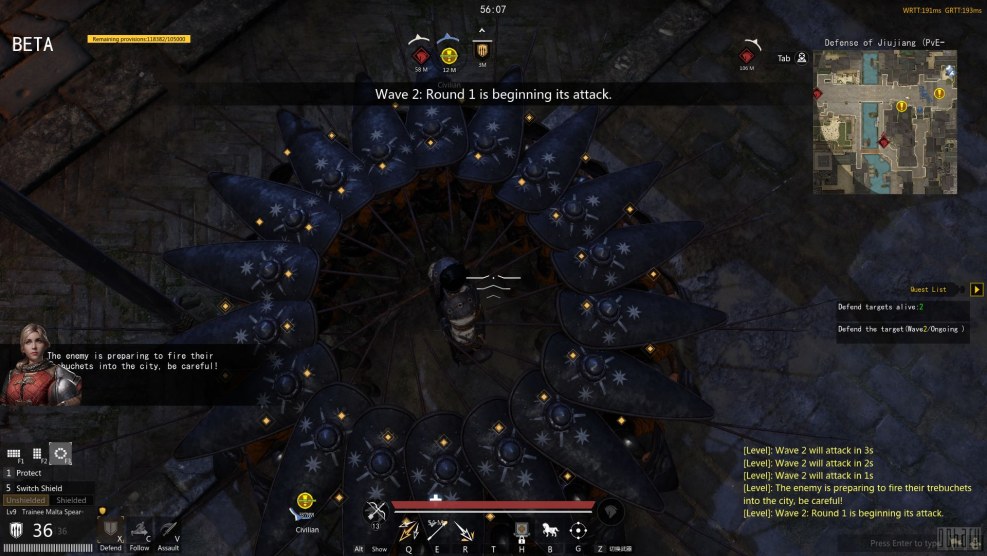Choose the column block formation icon

37,454
